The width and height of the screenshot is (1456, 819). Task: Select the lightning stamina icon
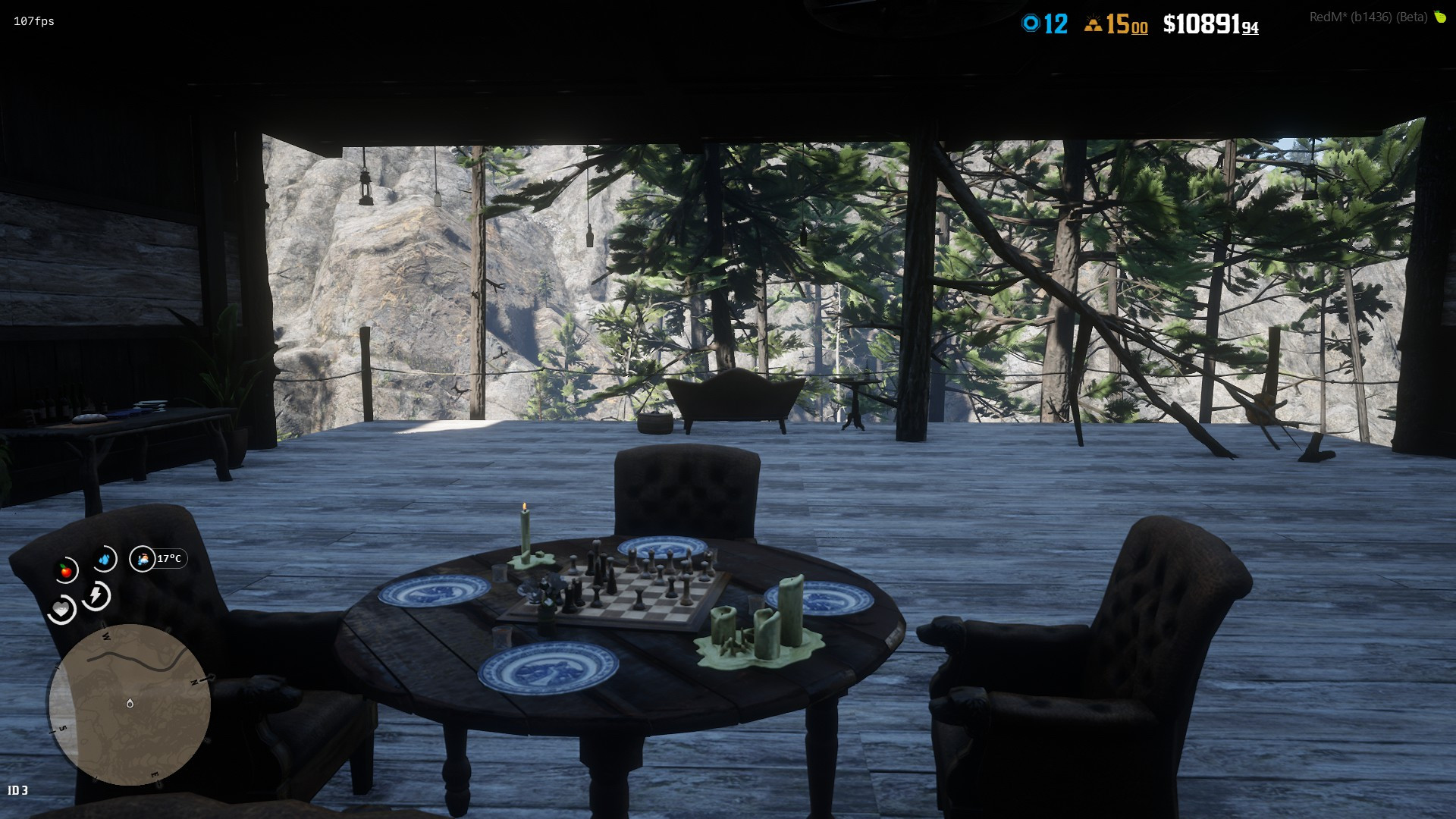[x=95, y=595]
